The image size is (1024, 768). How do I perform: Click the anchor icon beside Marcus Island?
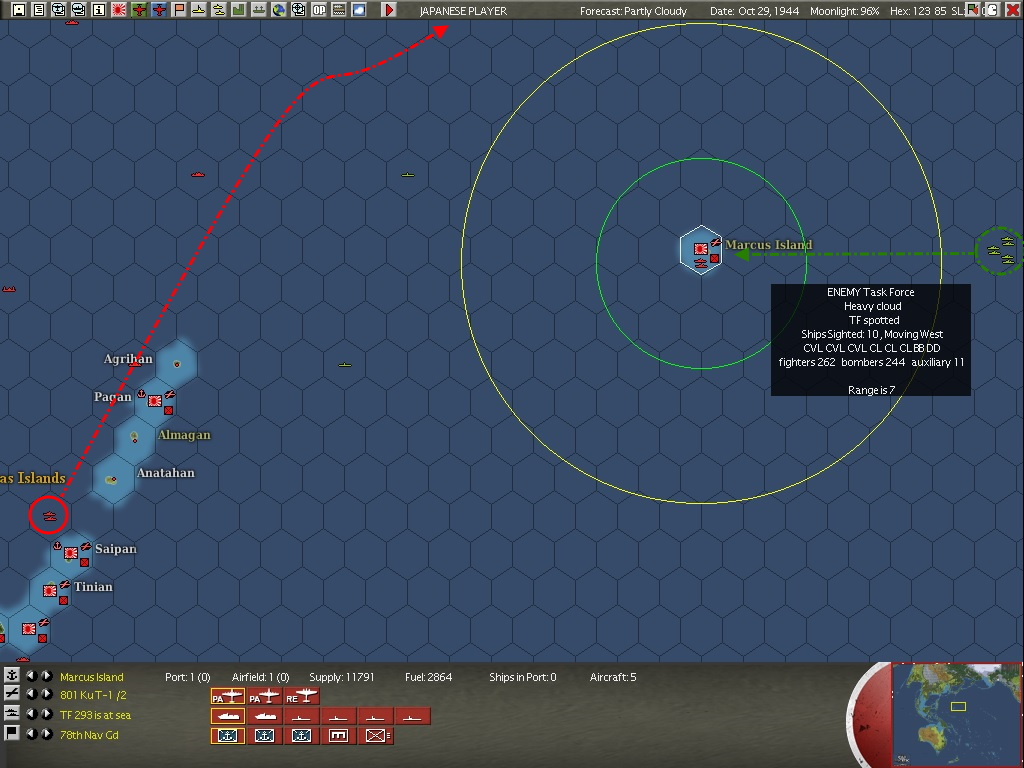coord(12,677)
